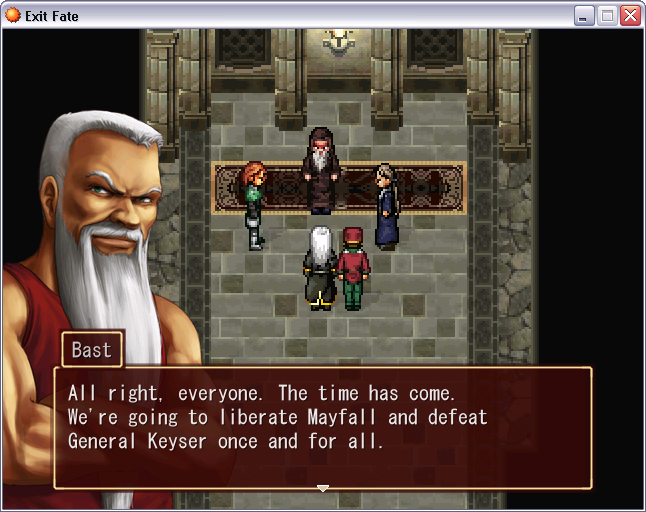
Task: Advance dialogue with the continue arrow
Action: click(x=322, y=488)
